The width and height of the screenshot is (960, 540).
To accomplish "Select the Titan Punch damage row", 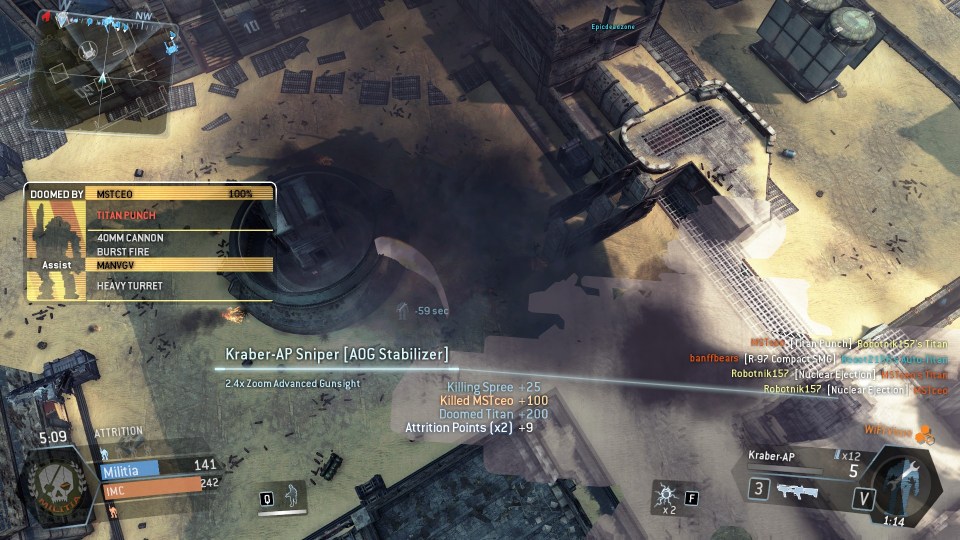I will coord(180,215).
